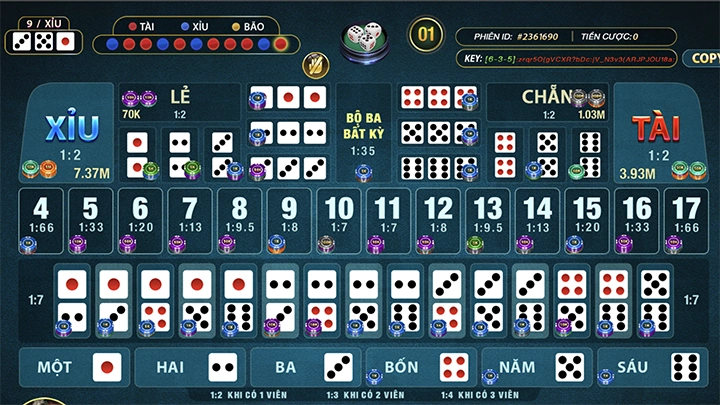Place a bet on XỈU

point(70,134)
